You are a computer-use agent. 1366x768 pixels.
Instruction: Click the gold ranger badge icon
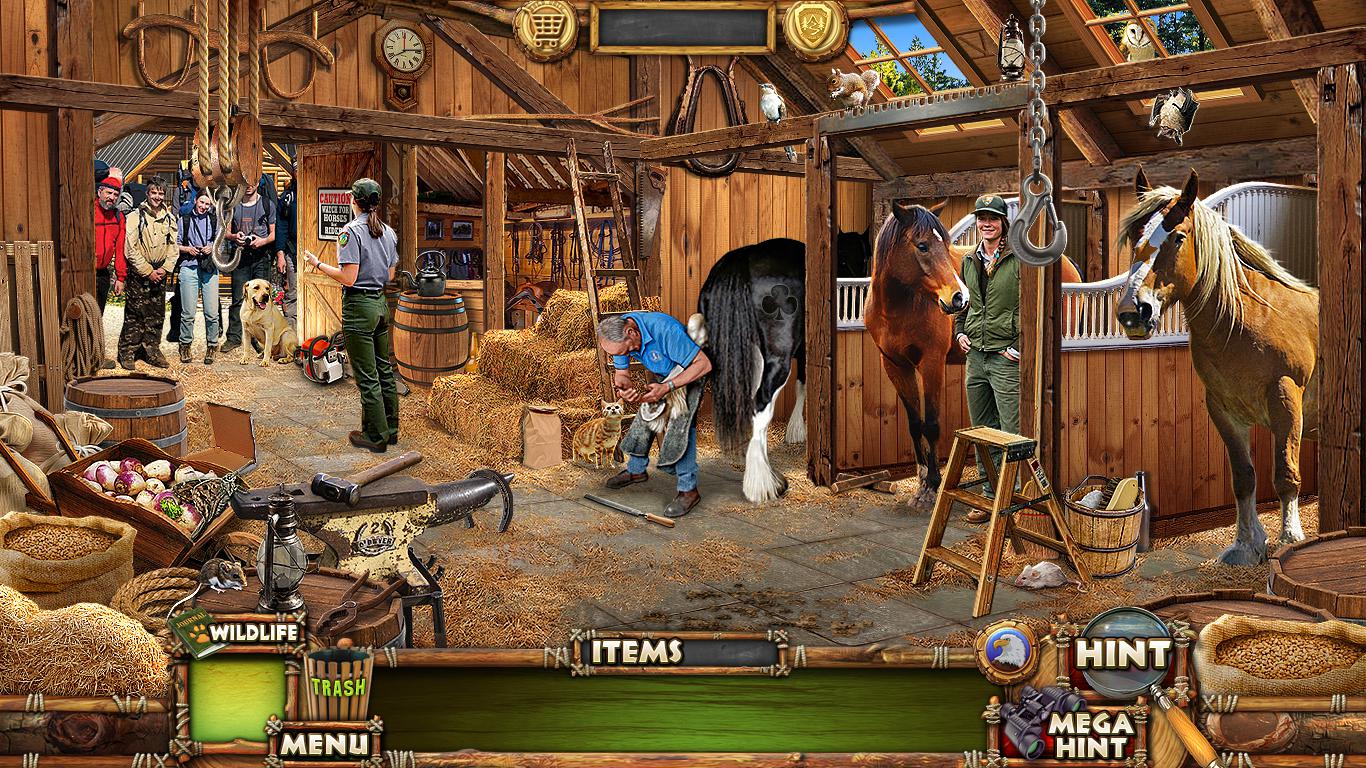[815, 29]
